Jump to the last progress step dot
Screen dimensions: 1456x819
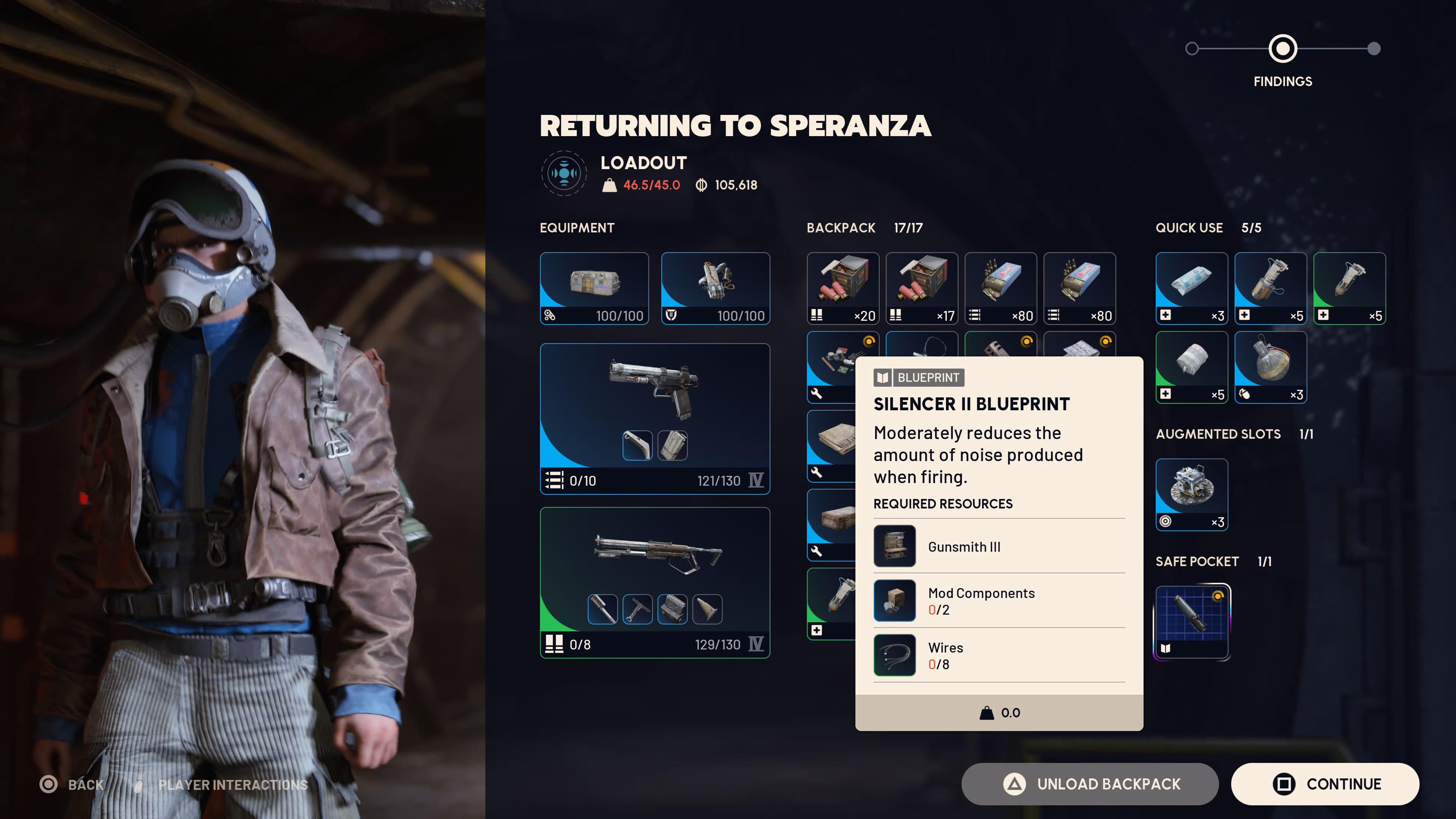click(x=1373, y=49)
